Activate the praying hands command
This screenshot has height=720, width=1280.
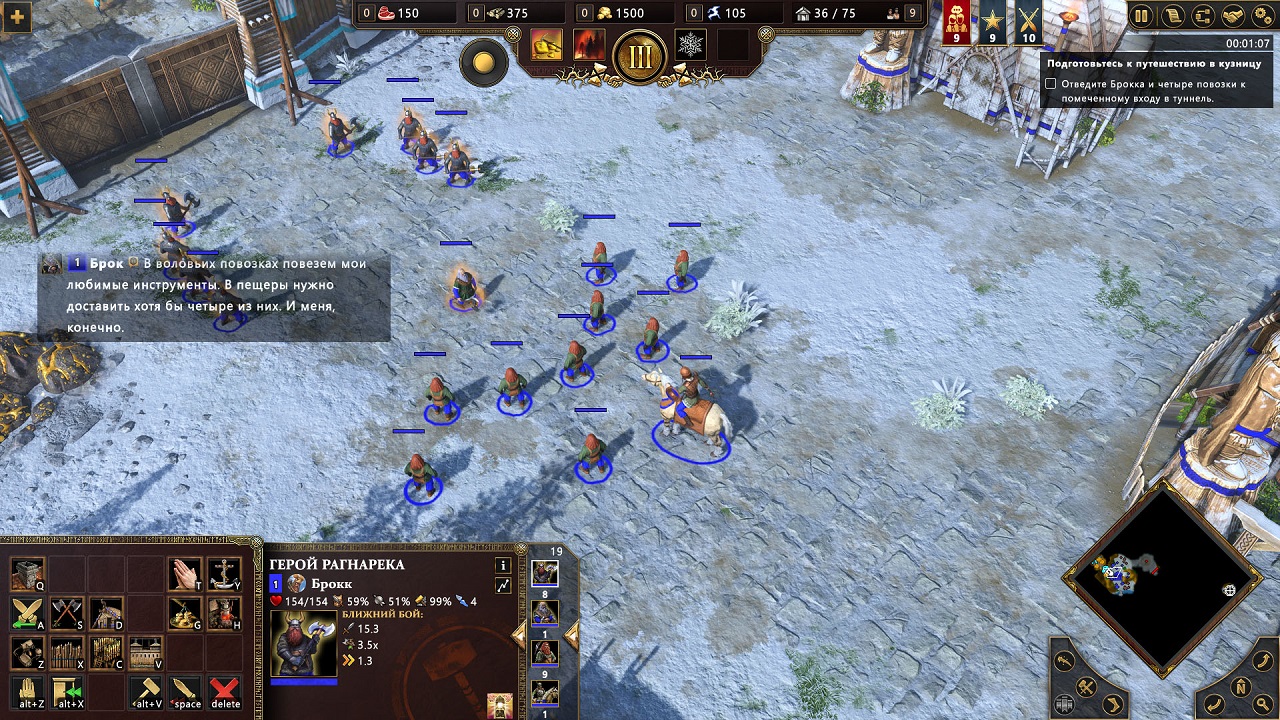[184, 572]
